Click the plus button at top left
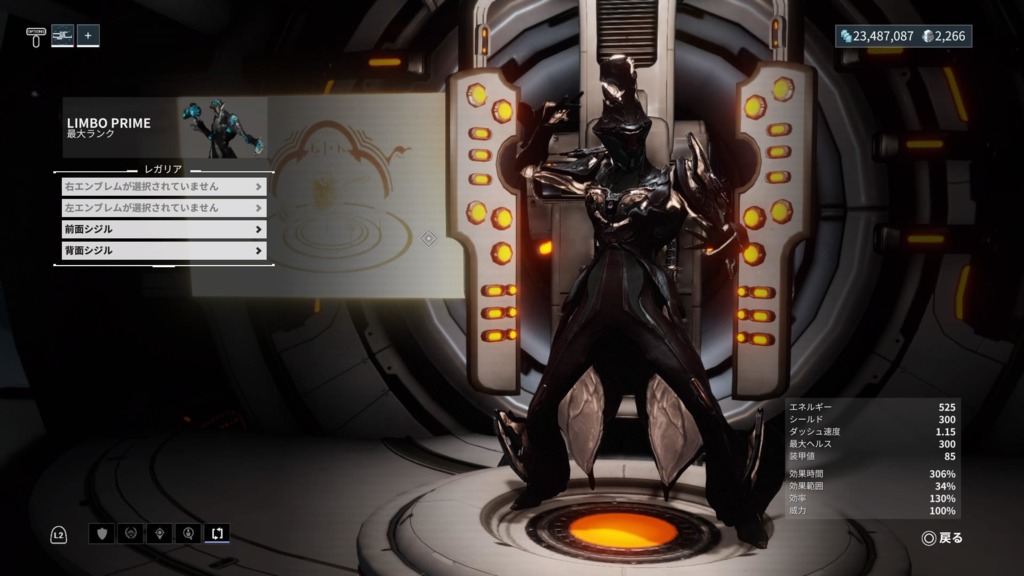Viewport: 1024px width, 576px height. point(88,35)
